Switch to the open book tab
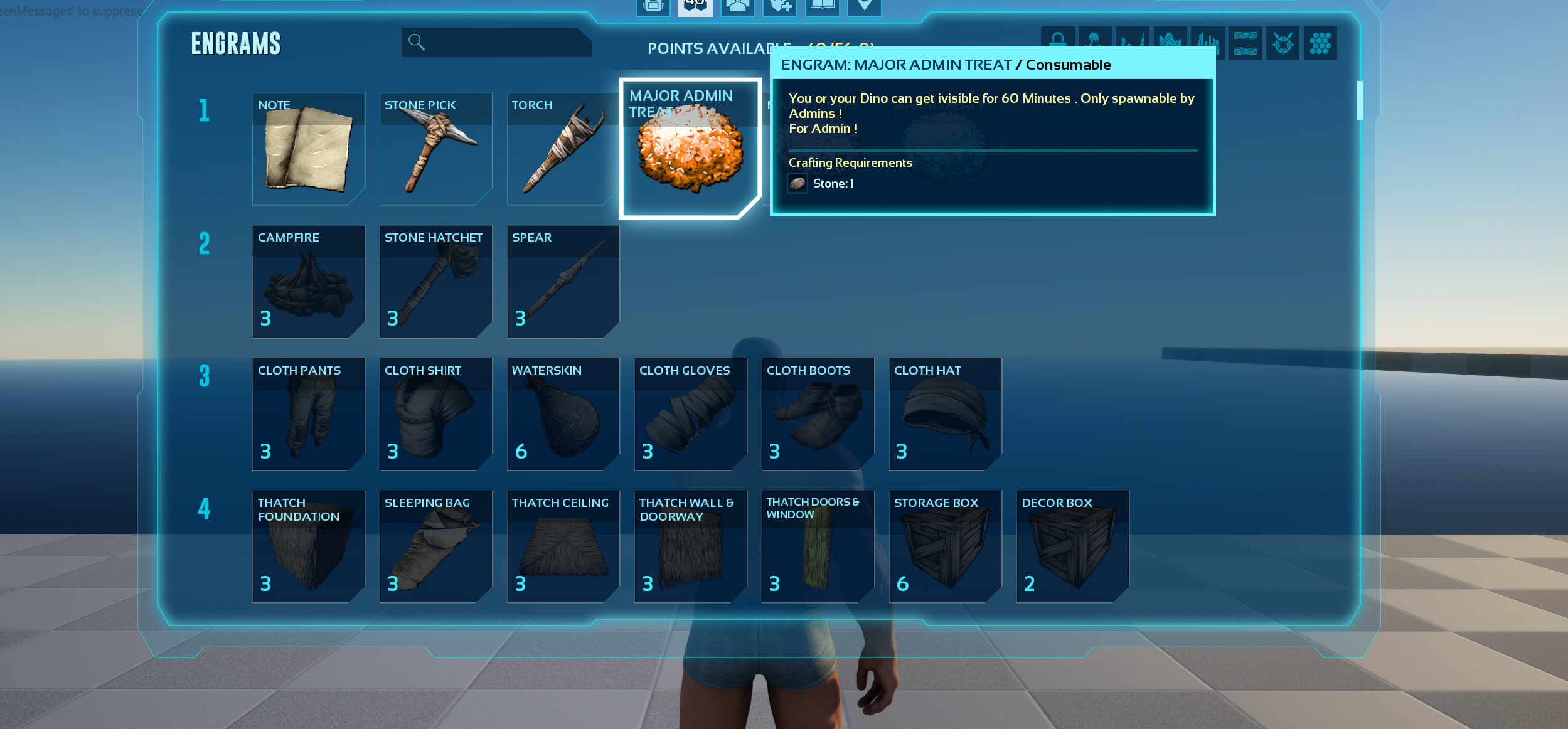 [x=822, y=6]
